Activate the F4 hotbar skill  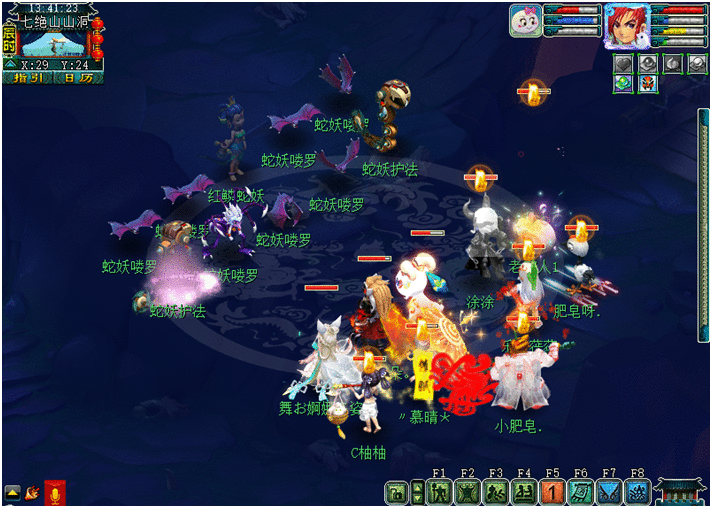pos(523,492)
